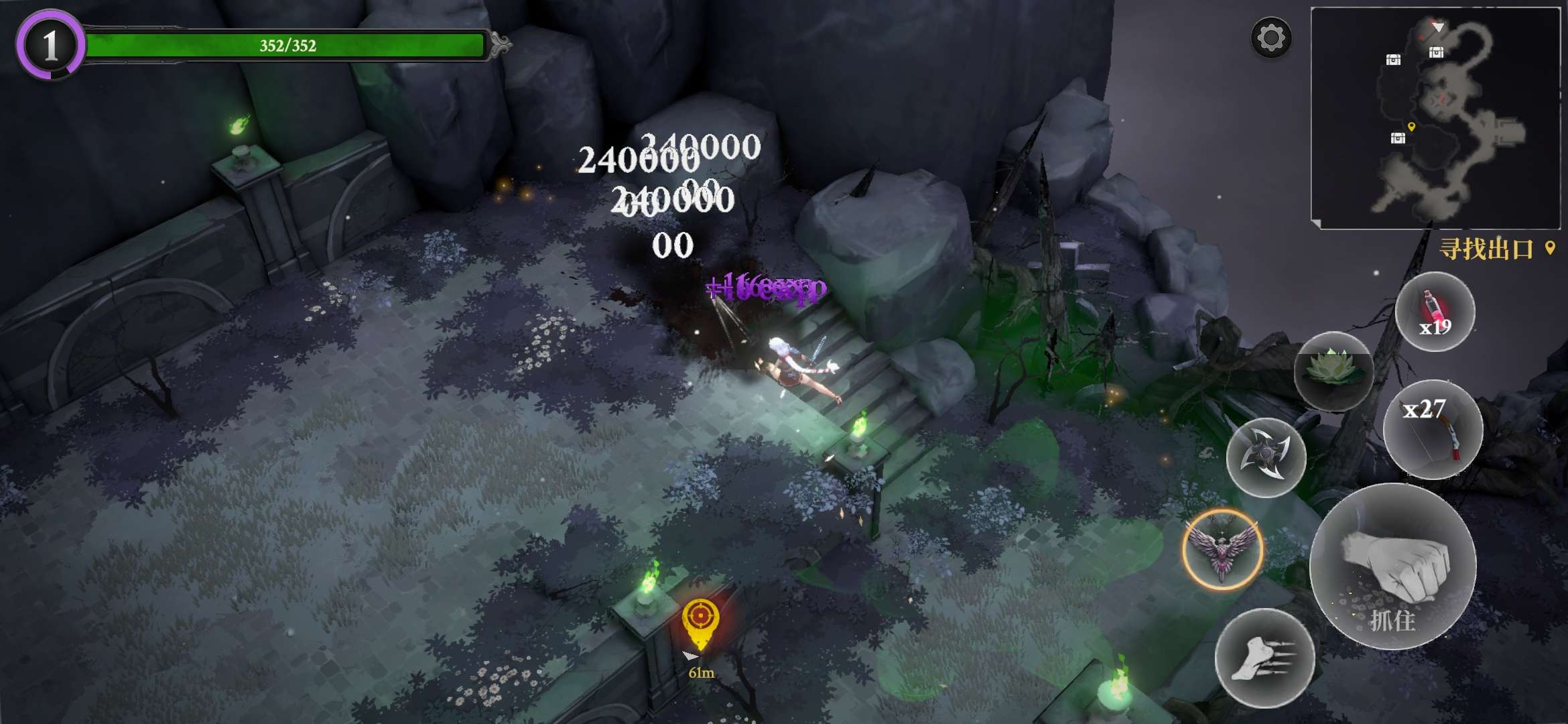Throw the shuriken ability
This screenshot has width=1568, height=724.
point(1266,457)
